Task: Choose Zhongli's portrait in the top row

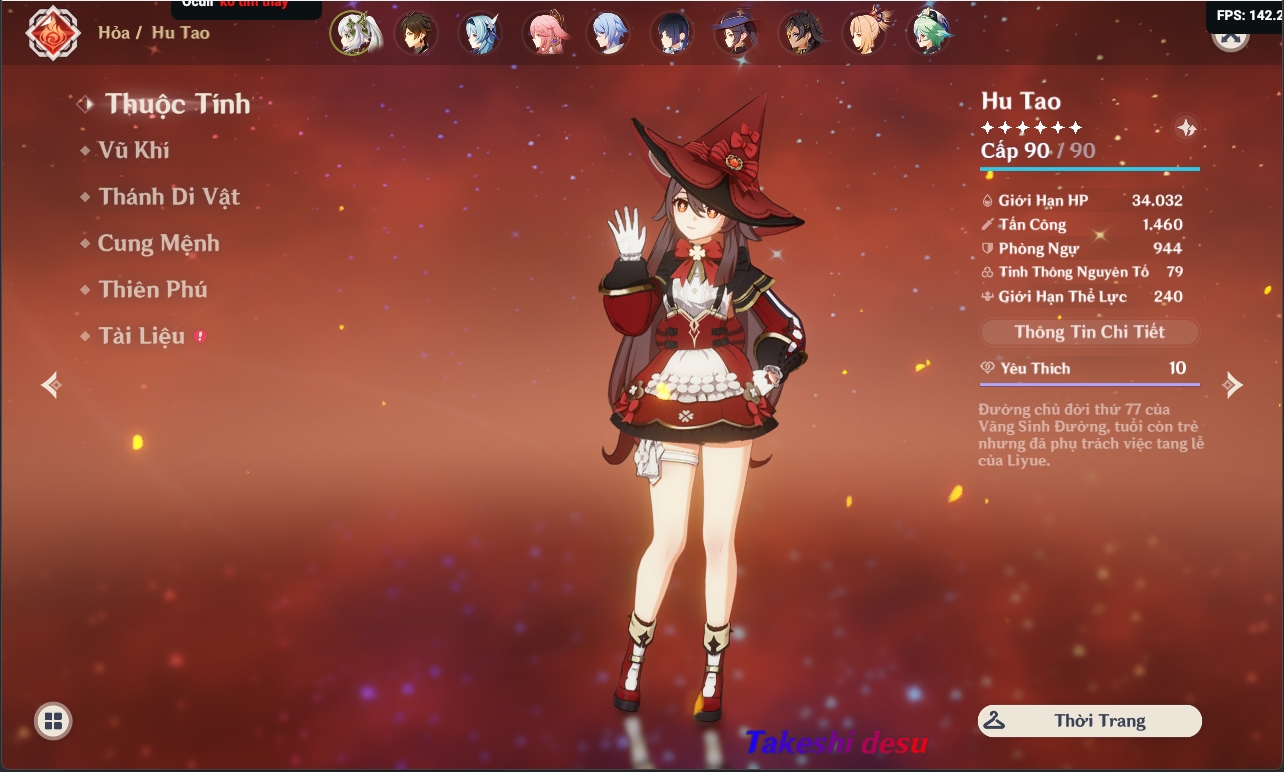Action: tap(416, 33)
